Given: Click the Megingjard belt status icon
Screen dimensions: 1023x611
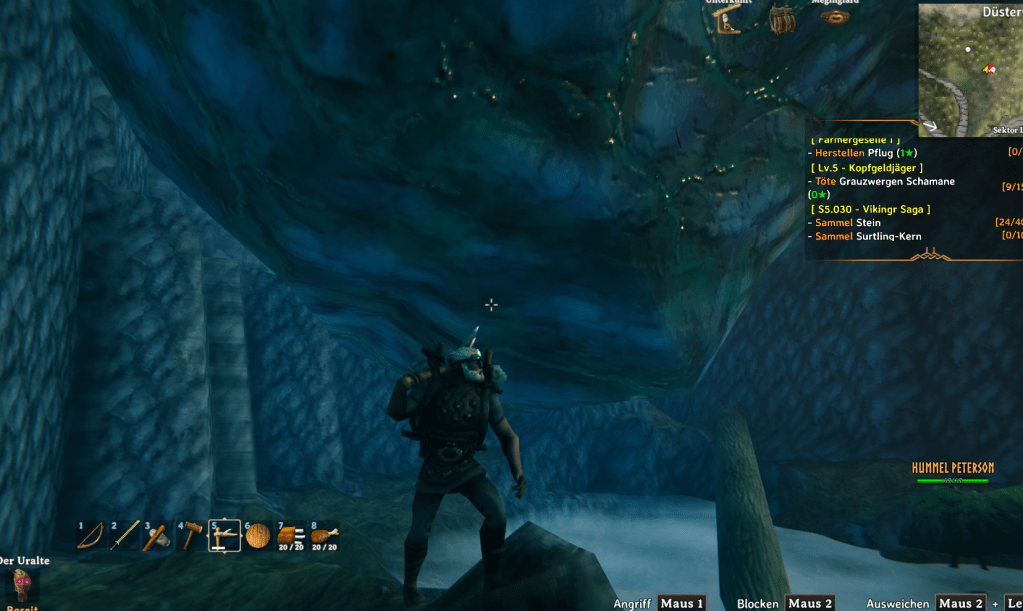Looking at the screenshot, I should coord(836,16).
